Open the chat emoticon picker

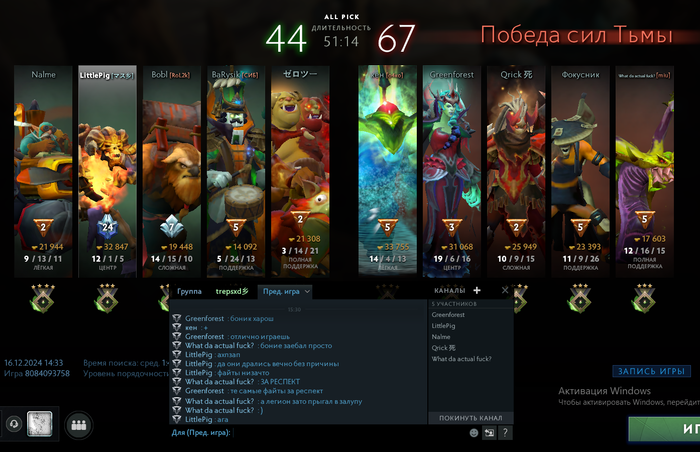[474, 433]
